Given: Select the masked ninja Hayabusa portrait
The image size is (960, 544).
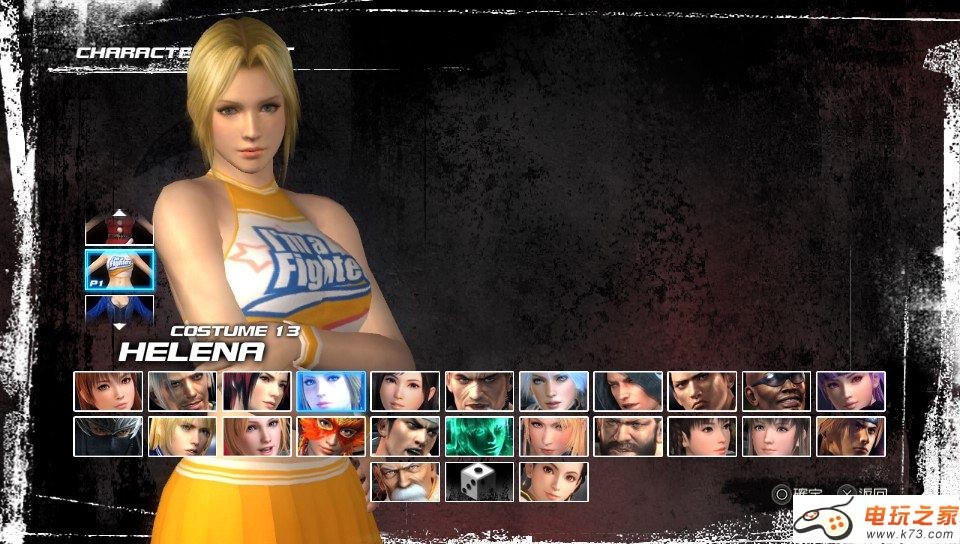Looking at the screenshot, I should point(108,437).
